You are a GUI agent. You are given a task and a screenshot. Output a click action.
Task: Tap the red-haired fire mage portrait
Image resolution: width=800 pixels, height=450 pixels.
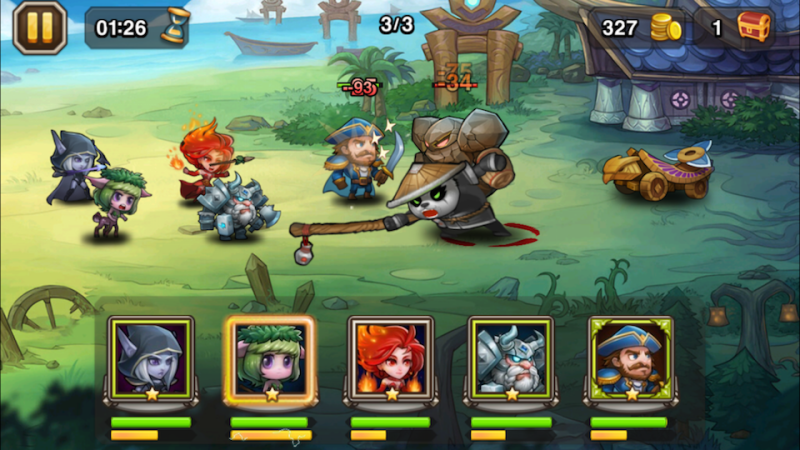(x=391, y=357)
